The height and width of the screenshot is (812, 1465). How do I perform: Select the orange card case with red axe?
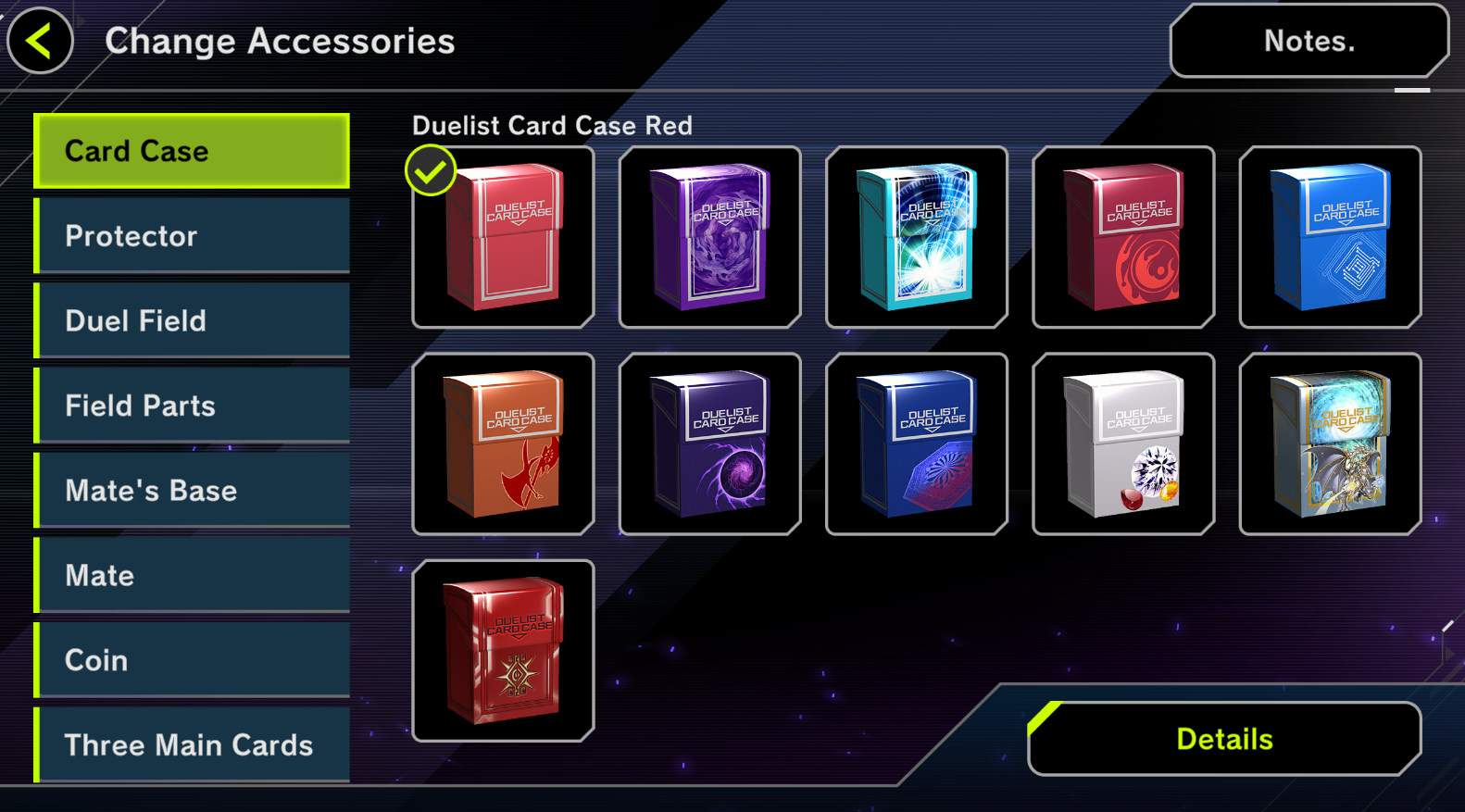click(503, 443)
